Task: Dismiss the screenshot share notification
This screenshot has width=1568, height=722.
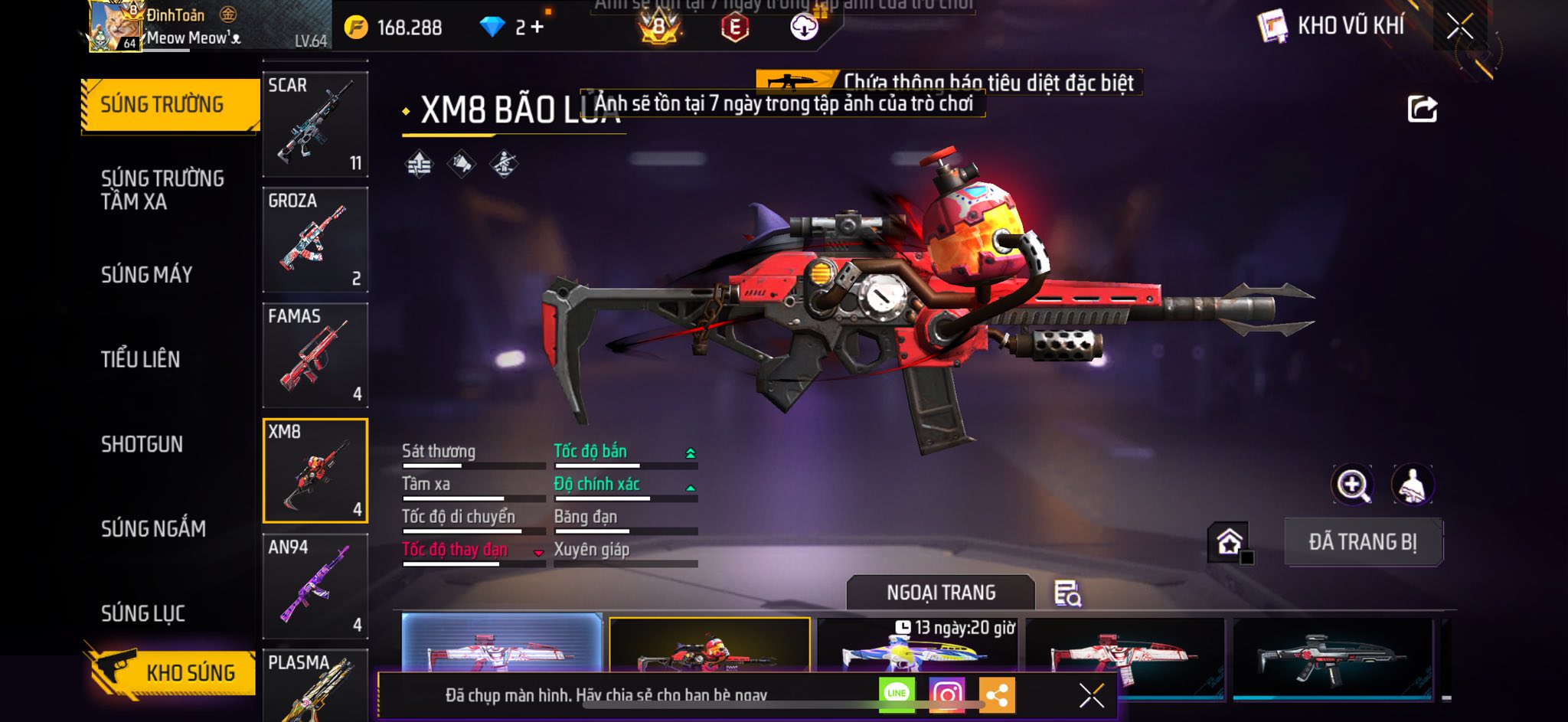Action: tap(1091, 695)
